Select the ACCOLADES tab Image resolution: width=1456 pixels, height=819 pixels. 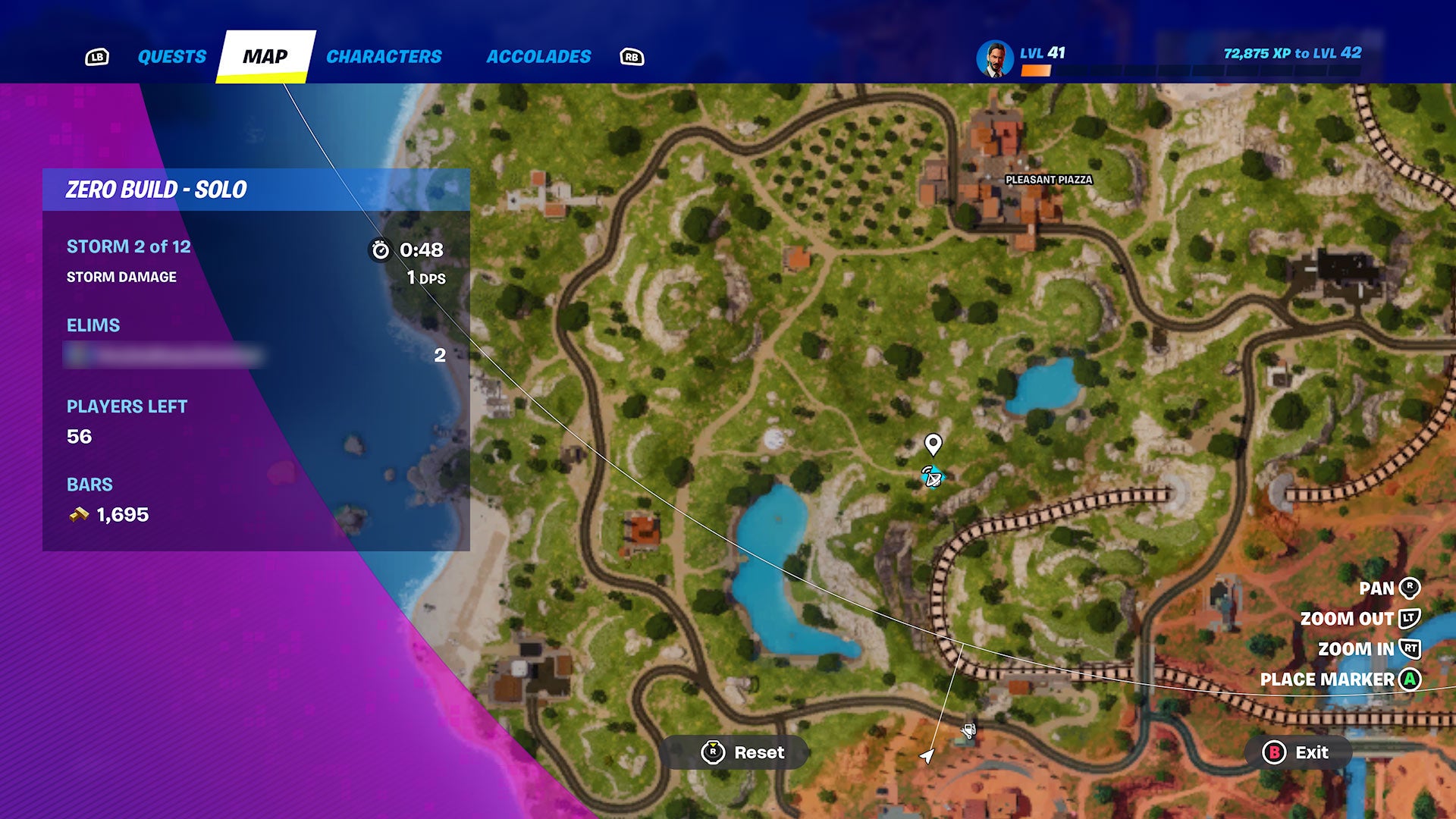538,54
